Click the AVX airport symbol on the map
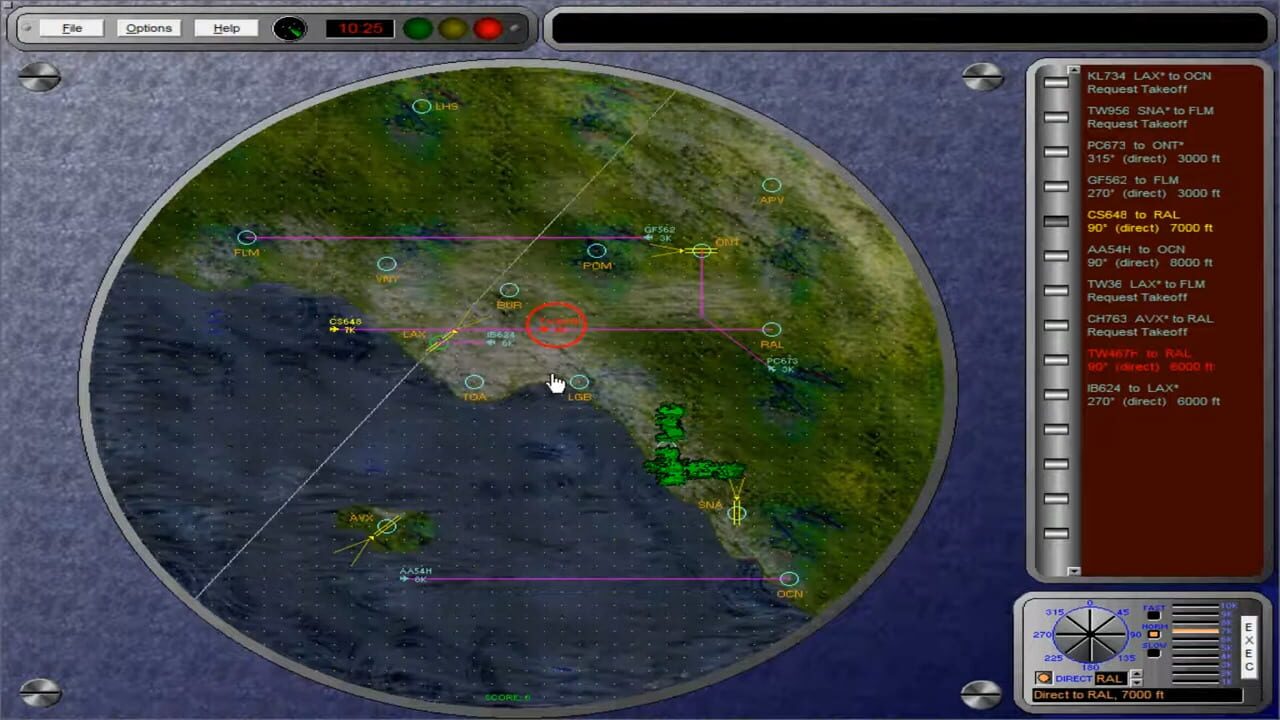 click(x=388, y=528)
